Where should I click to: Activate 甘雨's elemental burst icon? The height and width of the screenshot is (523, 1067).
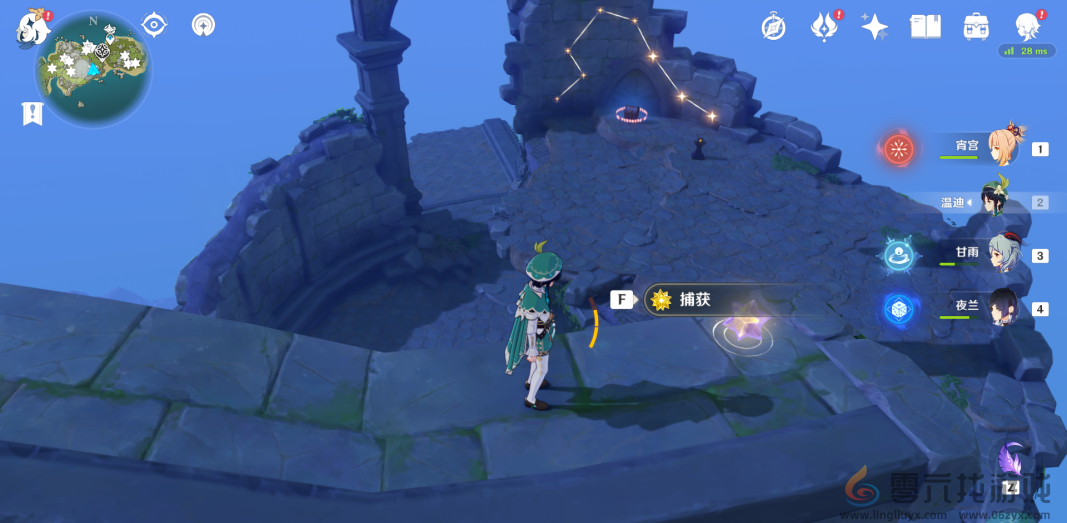click(x=898, y=255)
